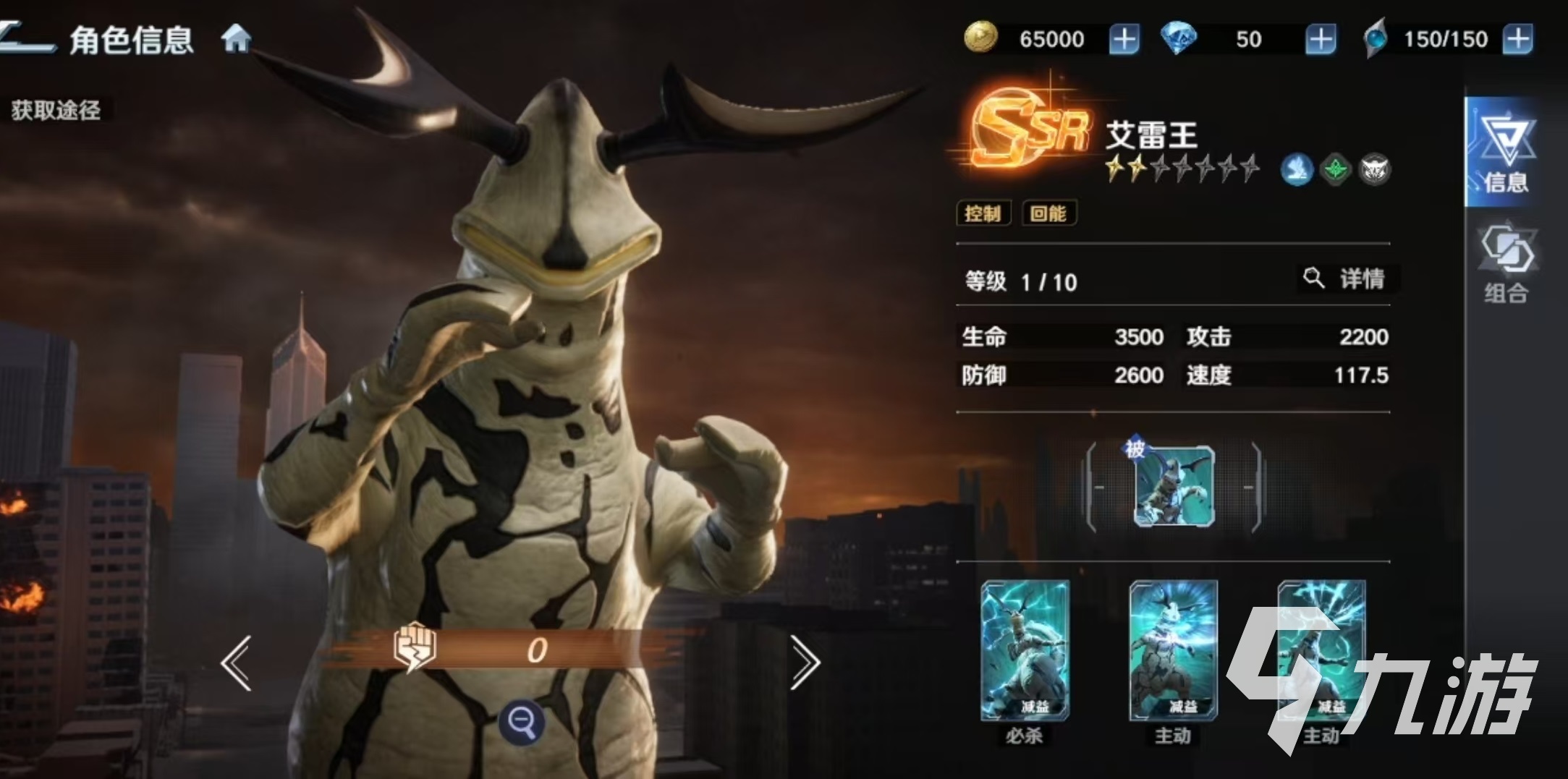This screenshot has height=779, width=1568.
Task: Switch to the 信息 tab
Action: 1505,153
